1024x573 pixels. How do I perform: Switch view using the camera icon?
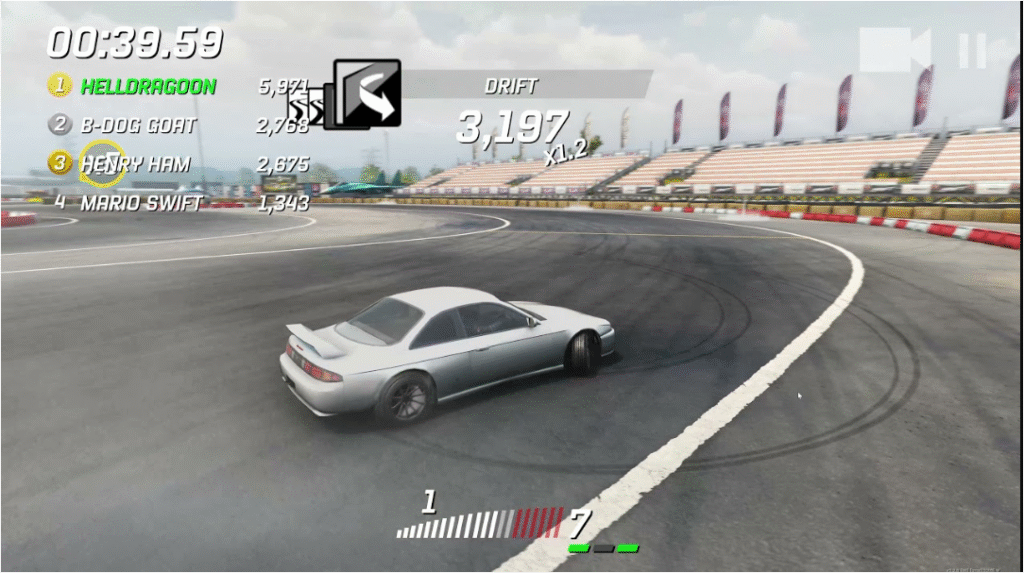point(894,50)
